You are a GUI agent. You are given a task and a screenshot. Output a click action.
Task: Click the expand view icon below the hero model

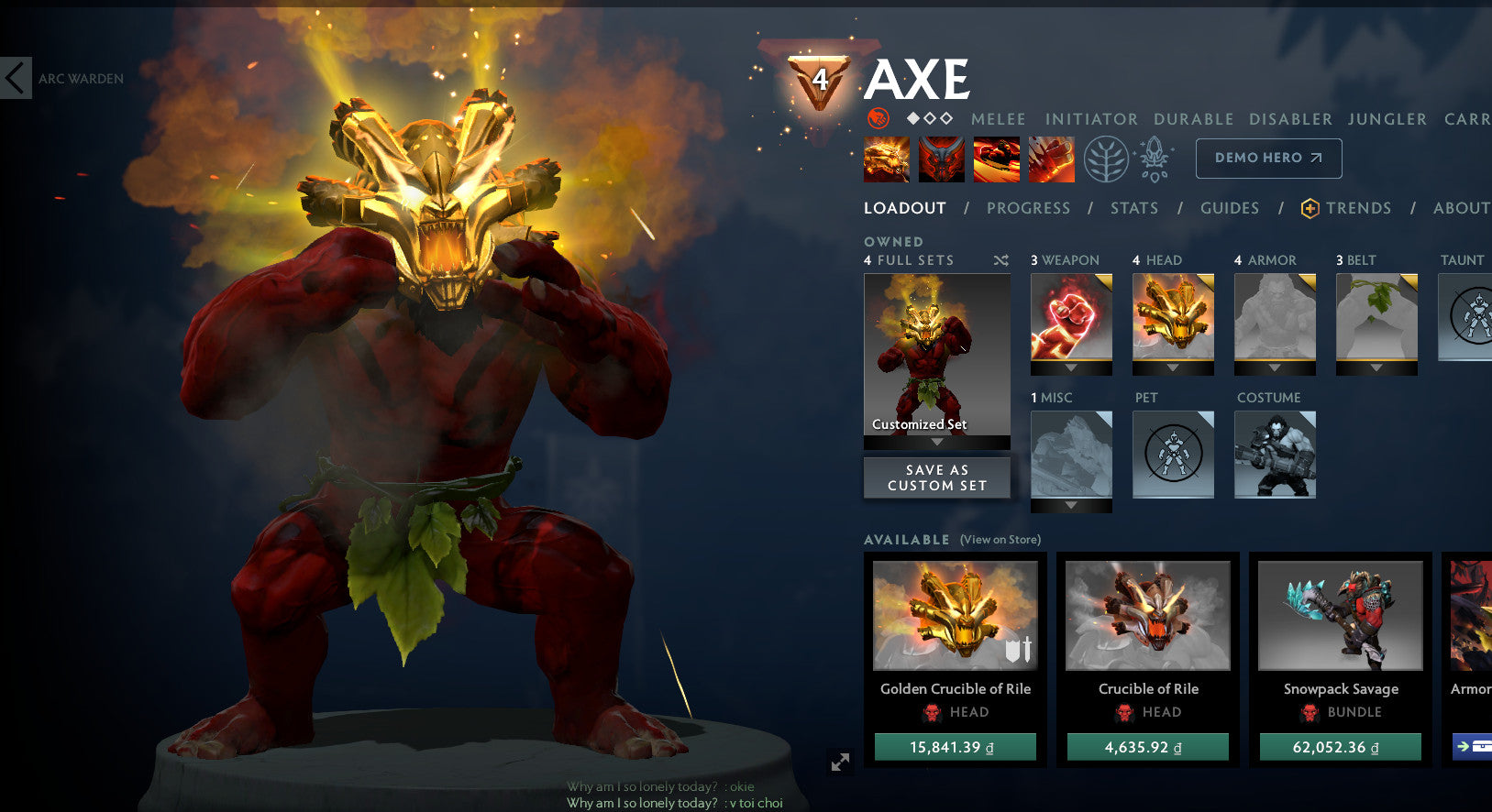[838, 760]
